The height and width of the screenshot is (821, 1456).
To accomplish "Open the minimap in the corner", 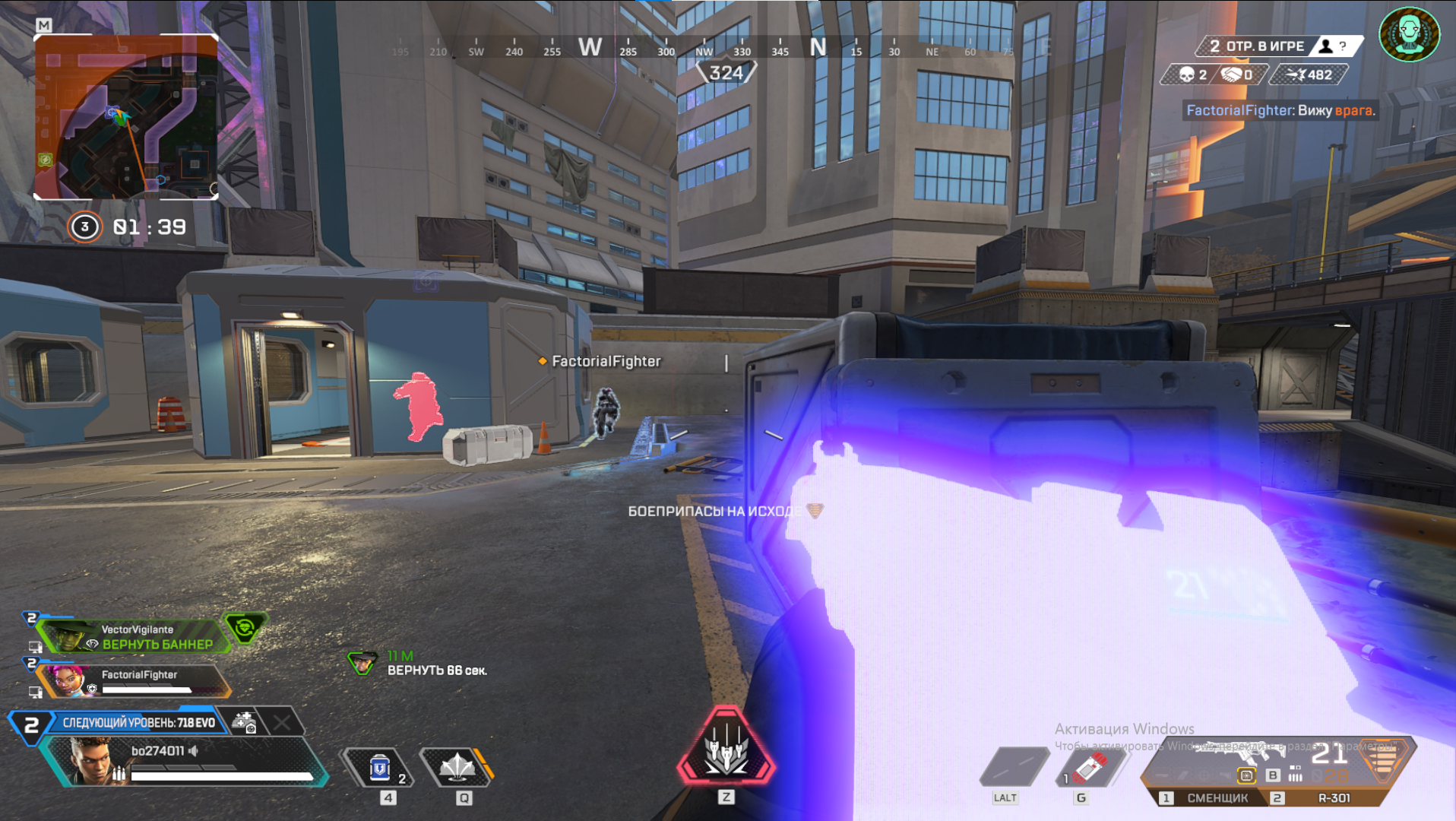I will click(x=126, y=116).
